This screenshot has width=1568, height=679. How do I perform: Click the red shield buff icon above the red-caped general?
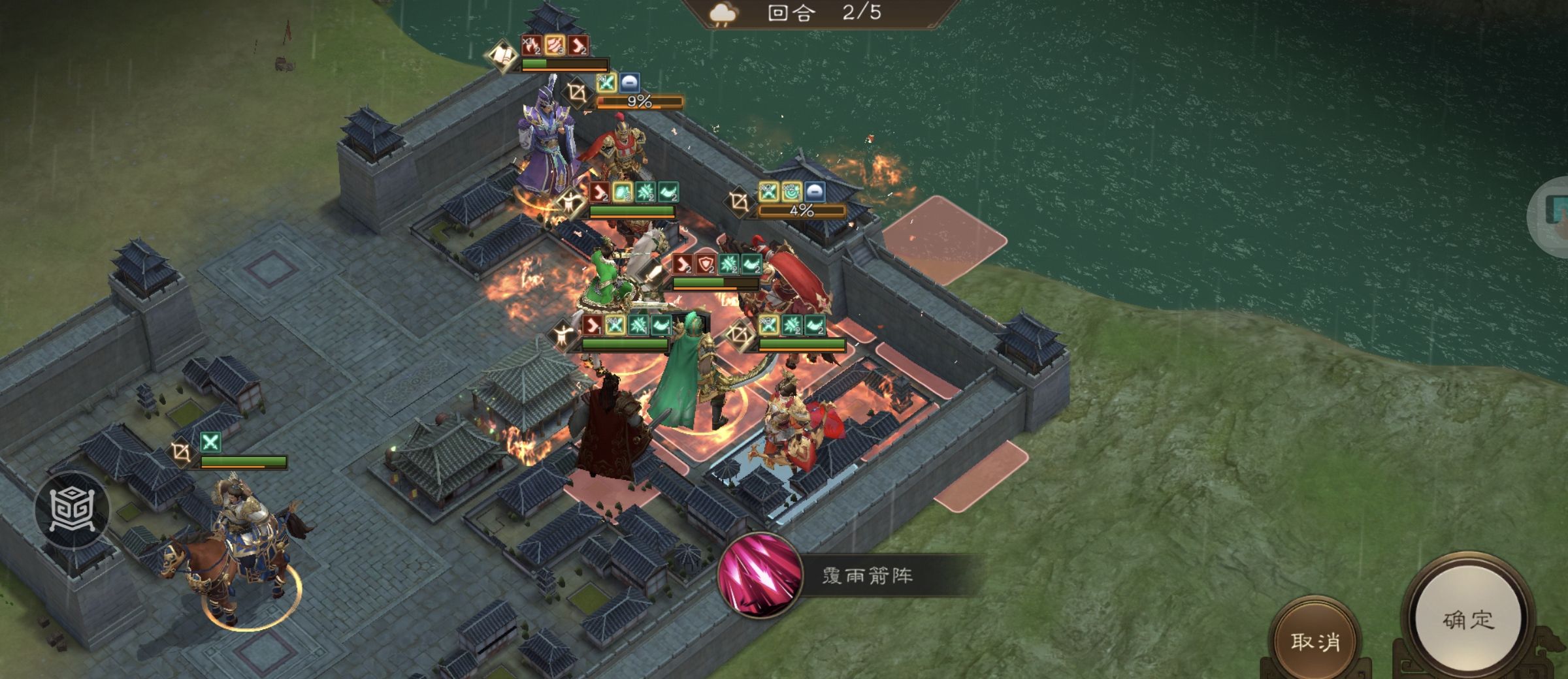(x=705, y=264)
